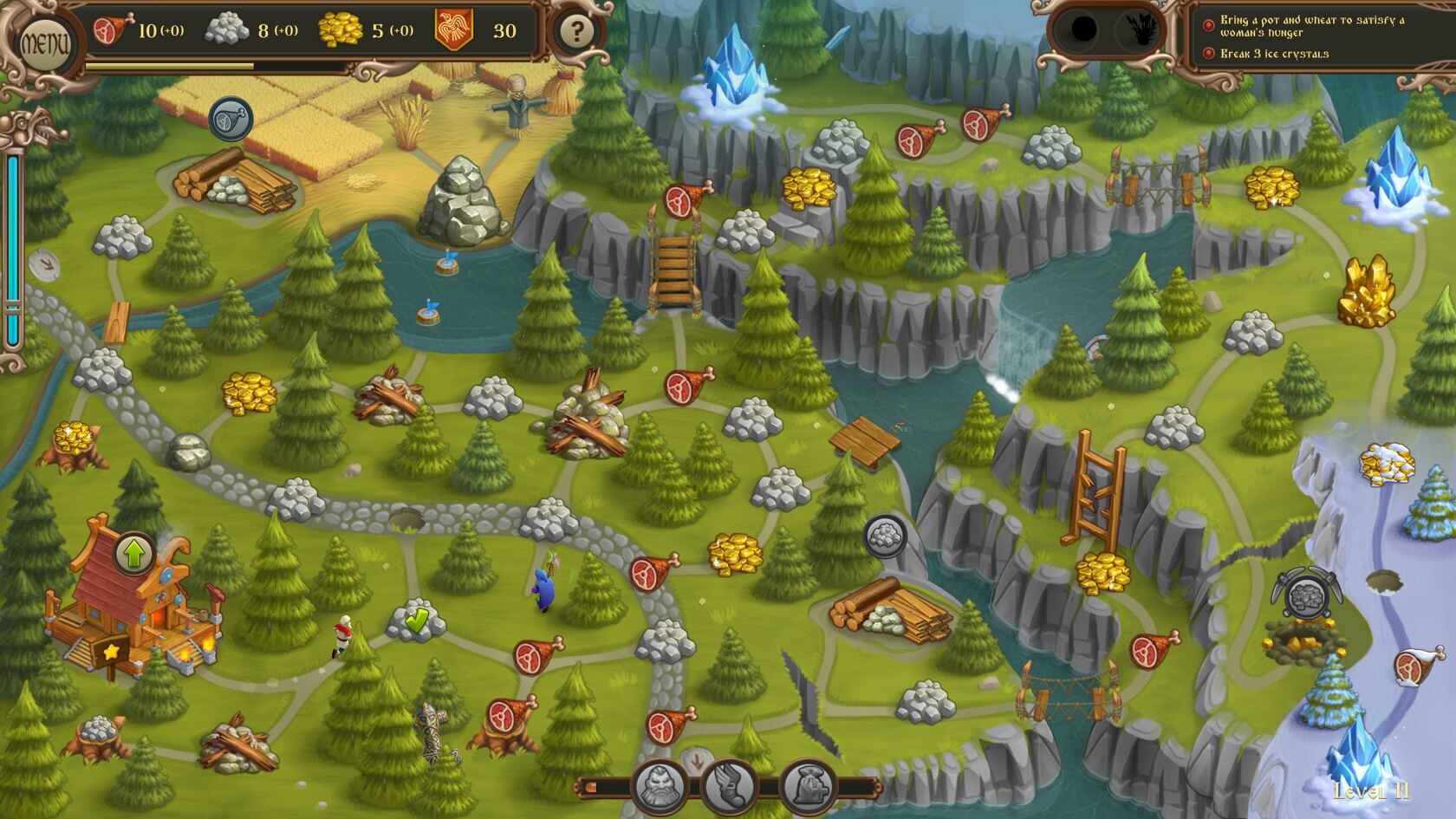Click the green upgrade arrow above the house
The image size is (1456, 819).
pyautogui.click(x=134, y=554)
